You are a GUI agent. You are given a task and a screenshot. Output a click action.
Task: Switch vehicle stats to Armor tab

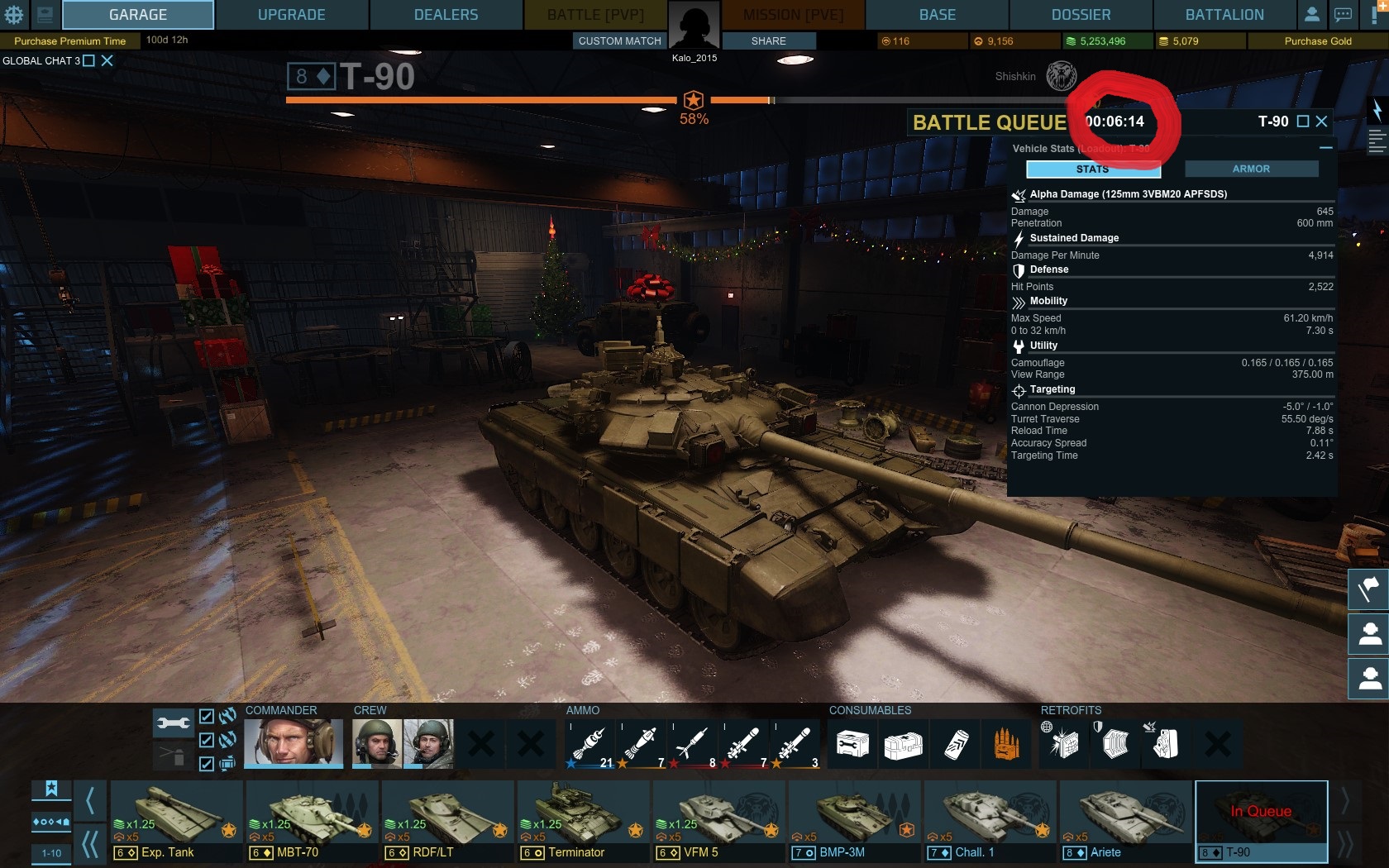coord(1251,169)
